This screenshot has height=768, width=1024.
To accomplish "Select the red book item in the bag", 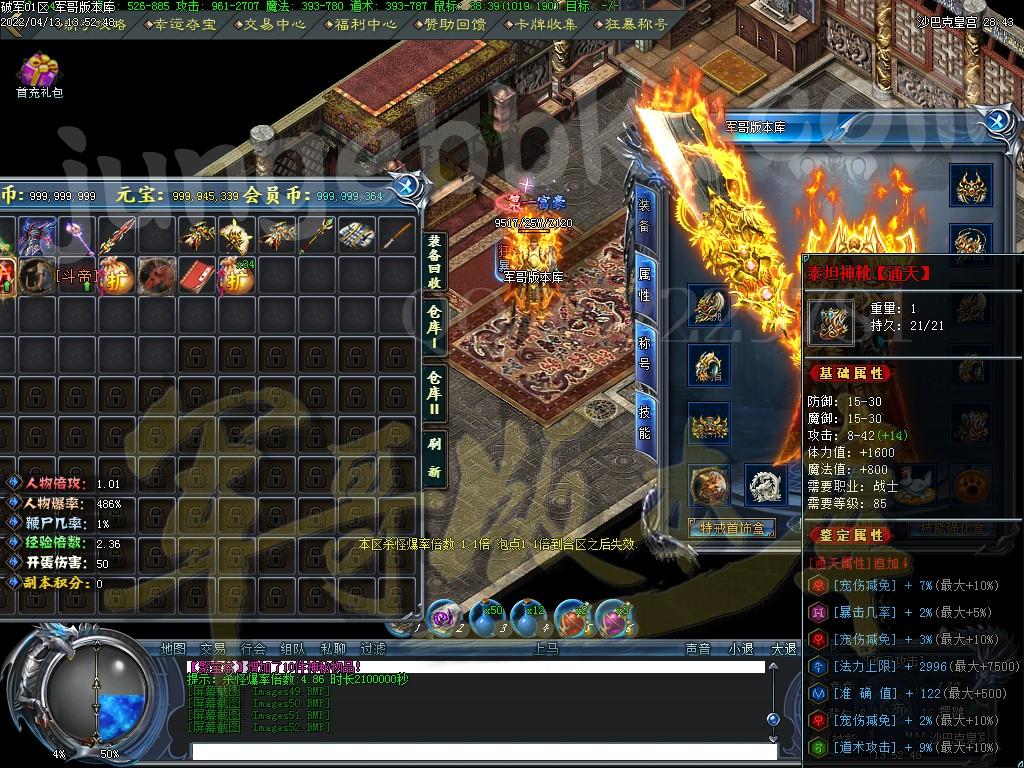I will 197,275.
